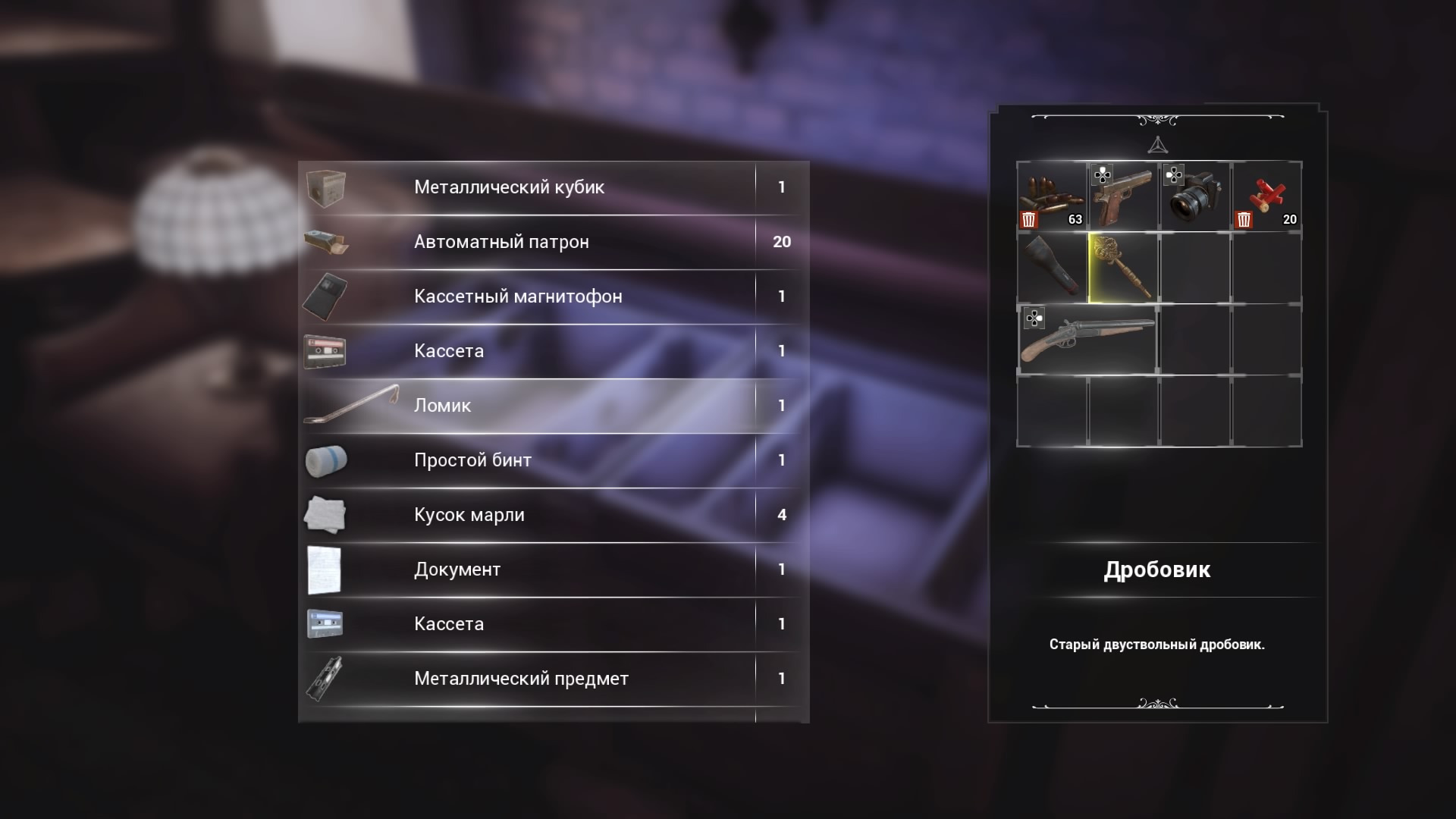Choose the Простой бинт entry
The image size is (1456, 819).
(x=552, y=460)
